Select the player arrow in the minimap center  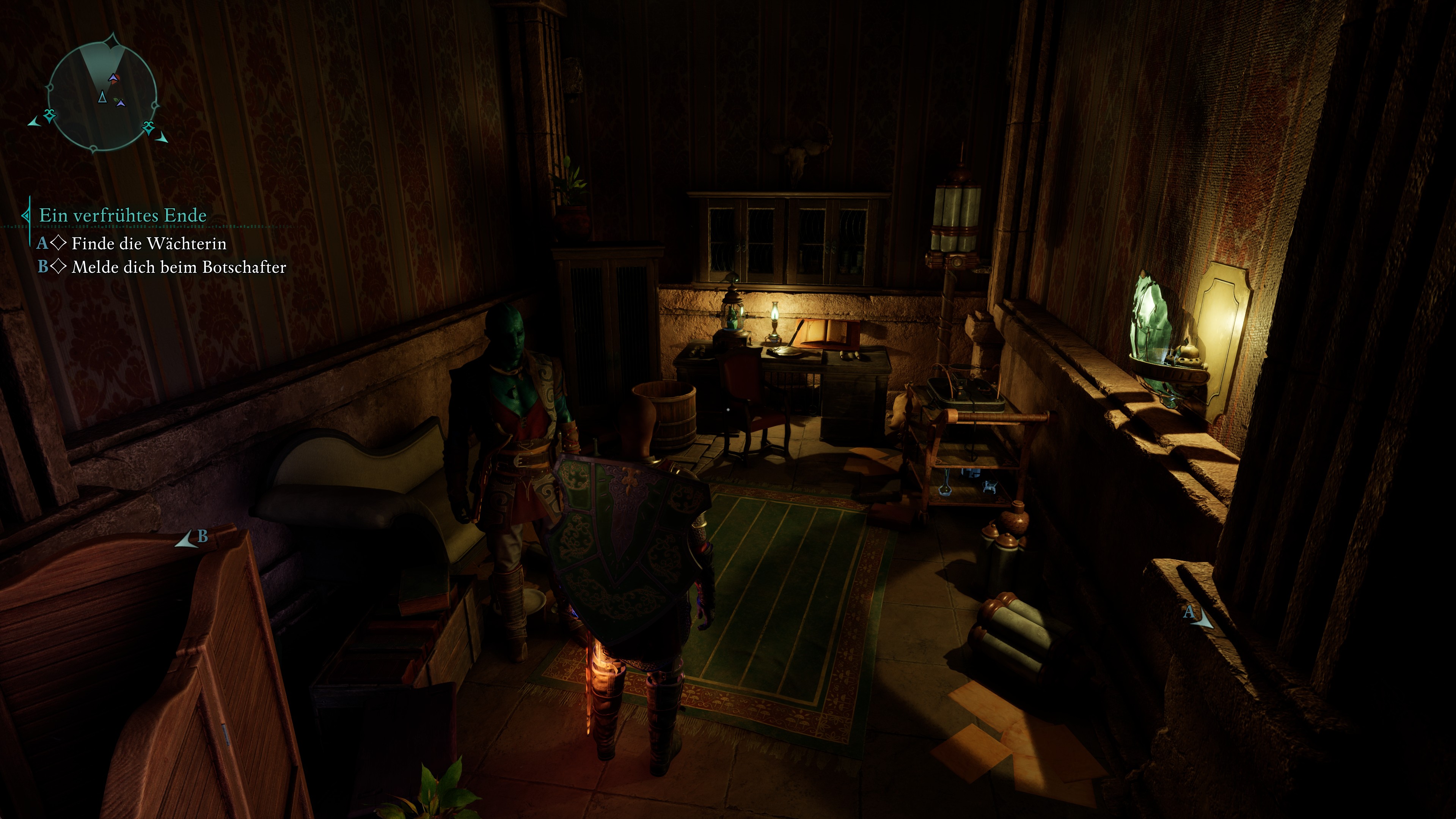[x=103, y=97]
